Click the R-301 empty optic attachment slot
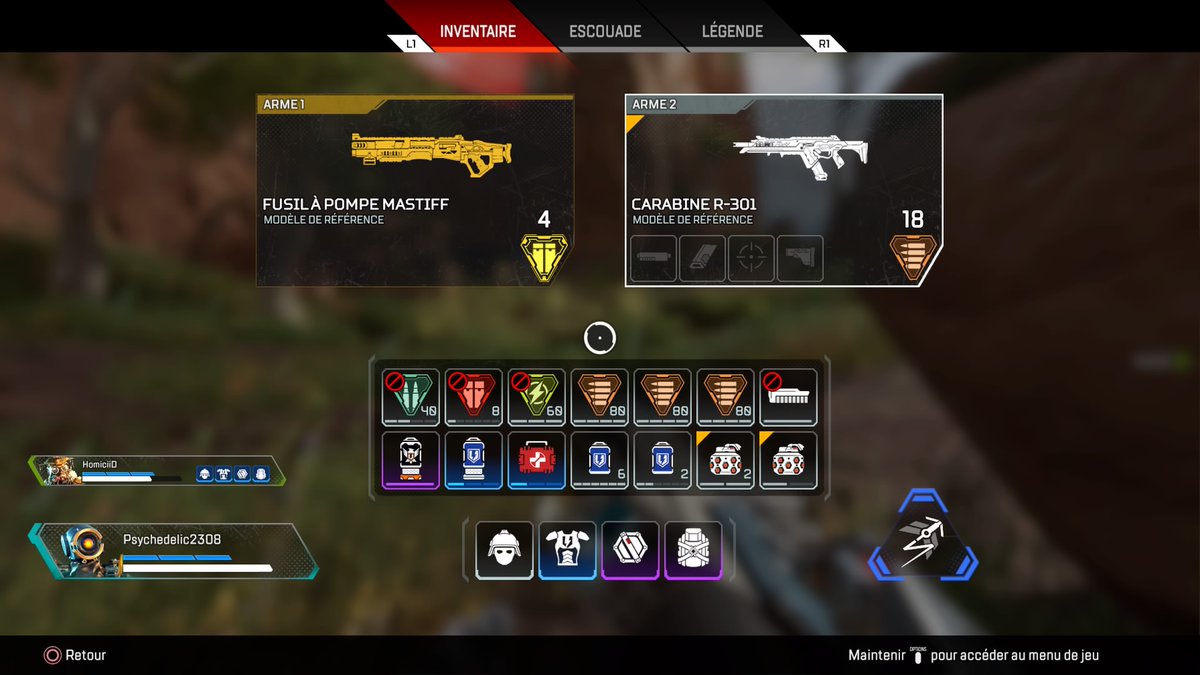The width and height of the screenshot is (1200, 675). click(751, 258)
